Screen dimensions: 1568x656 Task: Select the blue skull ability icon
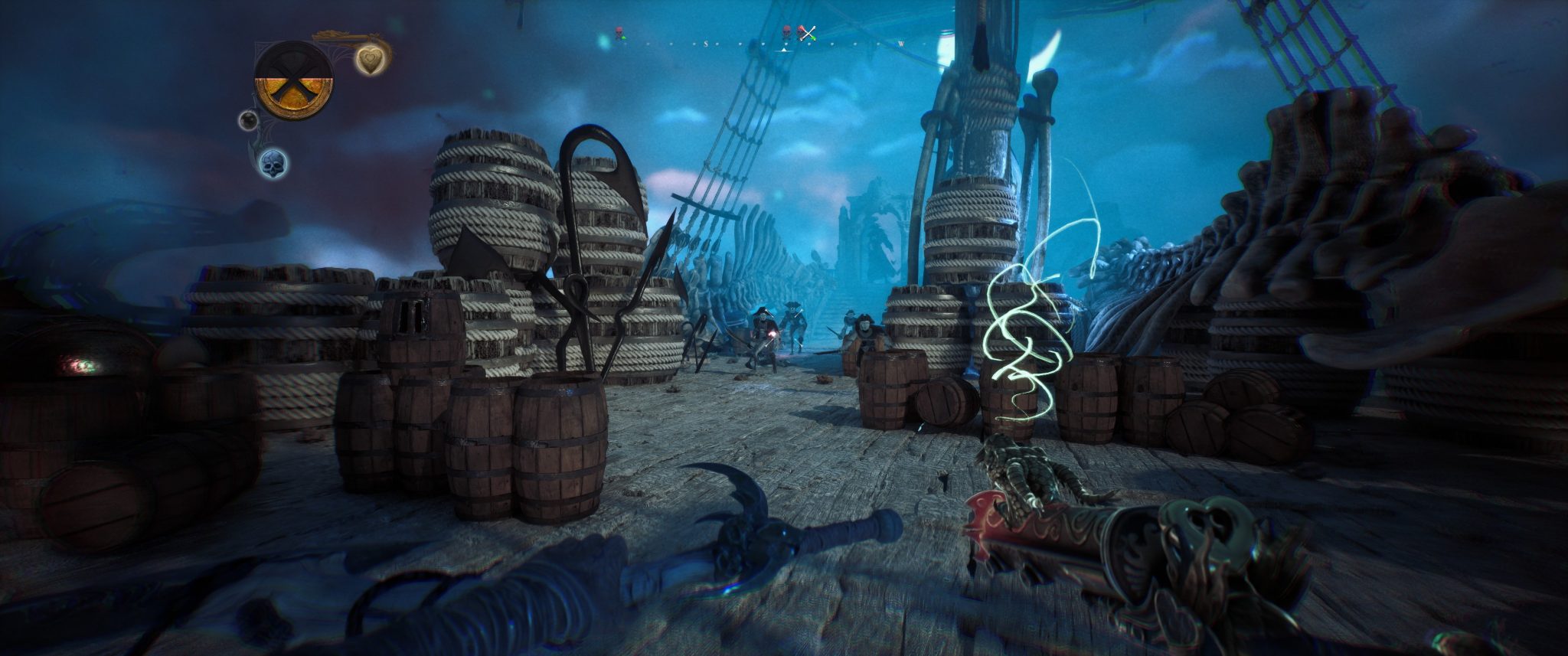click(x=273, y=163)
